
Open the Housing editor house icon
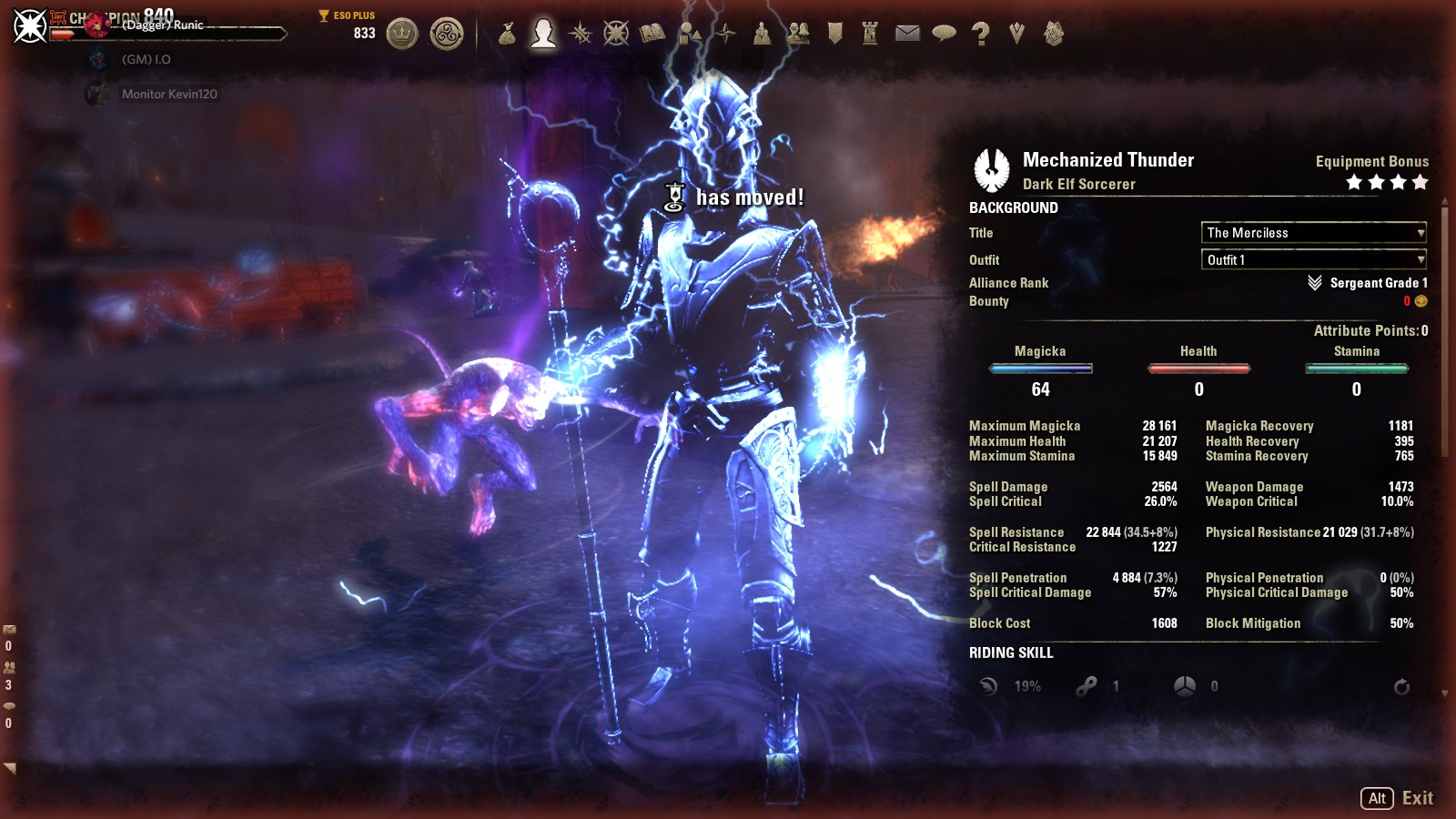pos(1053,35)
